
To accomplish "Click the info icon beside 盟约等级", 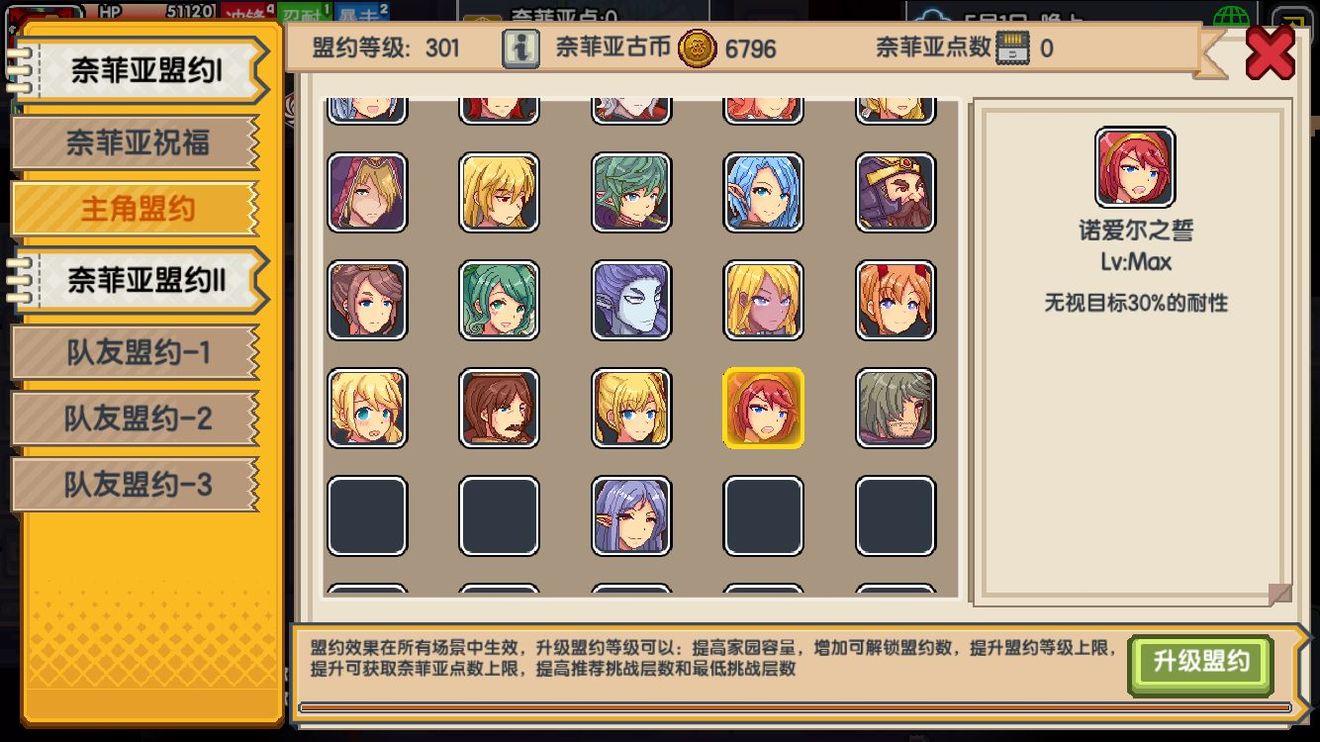I will pos(519,49).
